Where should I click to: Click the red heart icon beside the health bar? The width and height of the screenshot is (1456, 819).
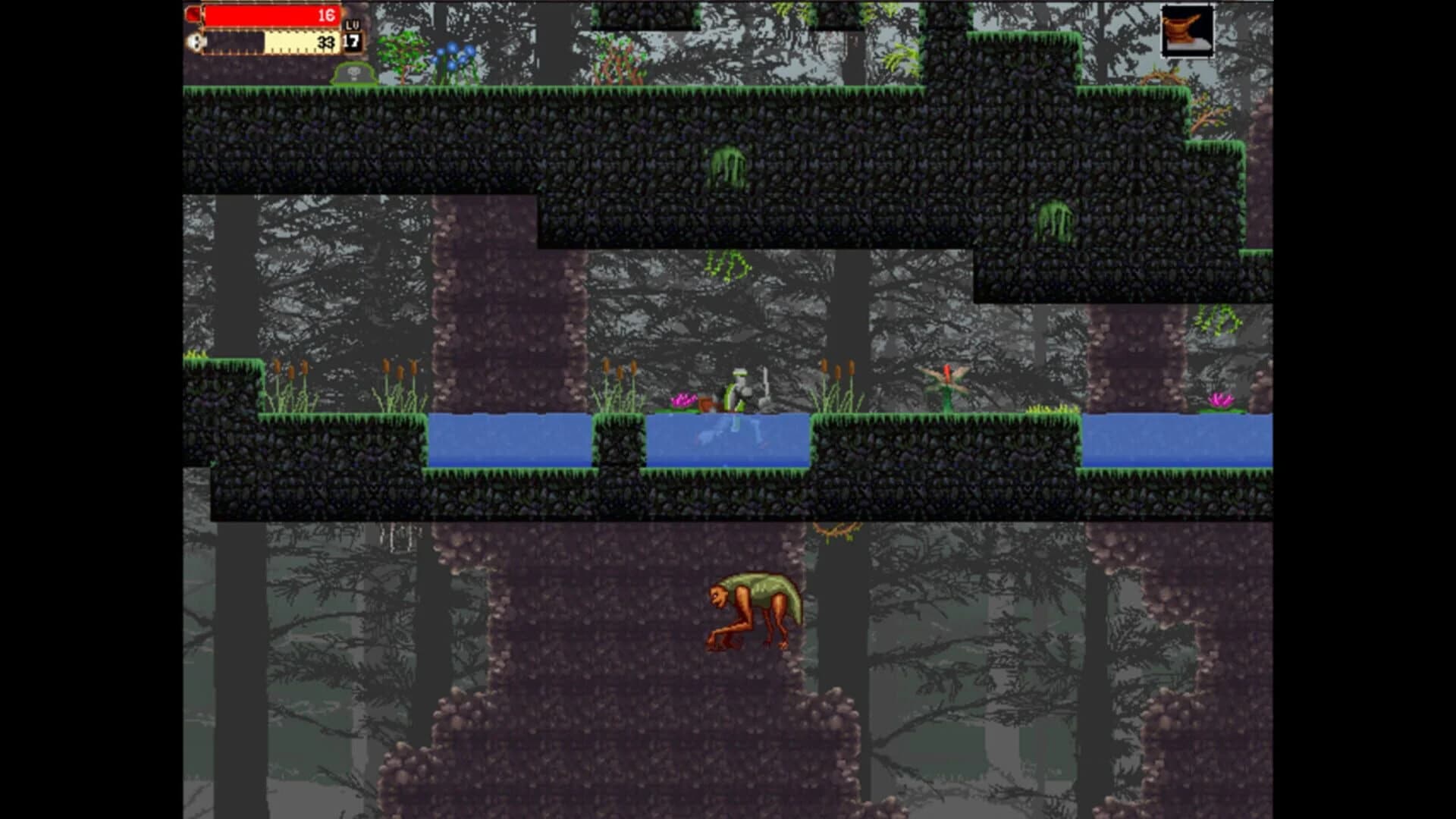point(193,13)
